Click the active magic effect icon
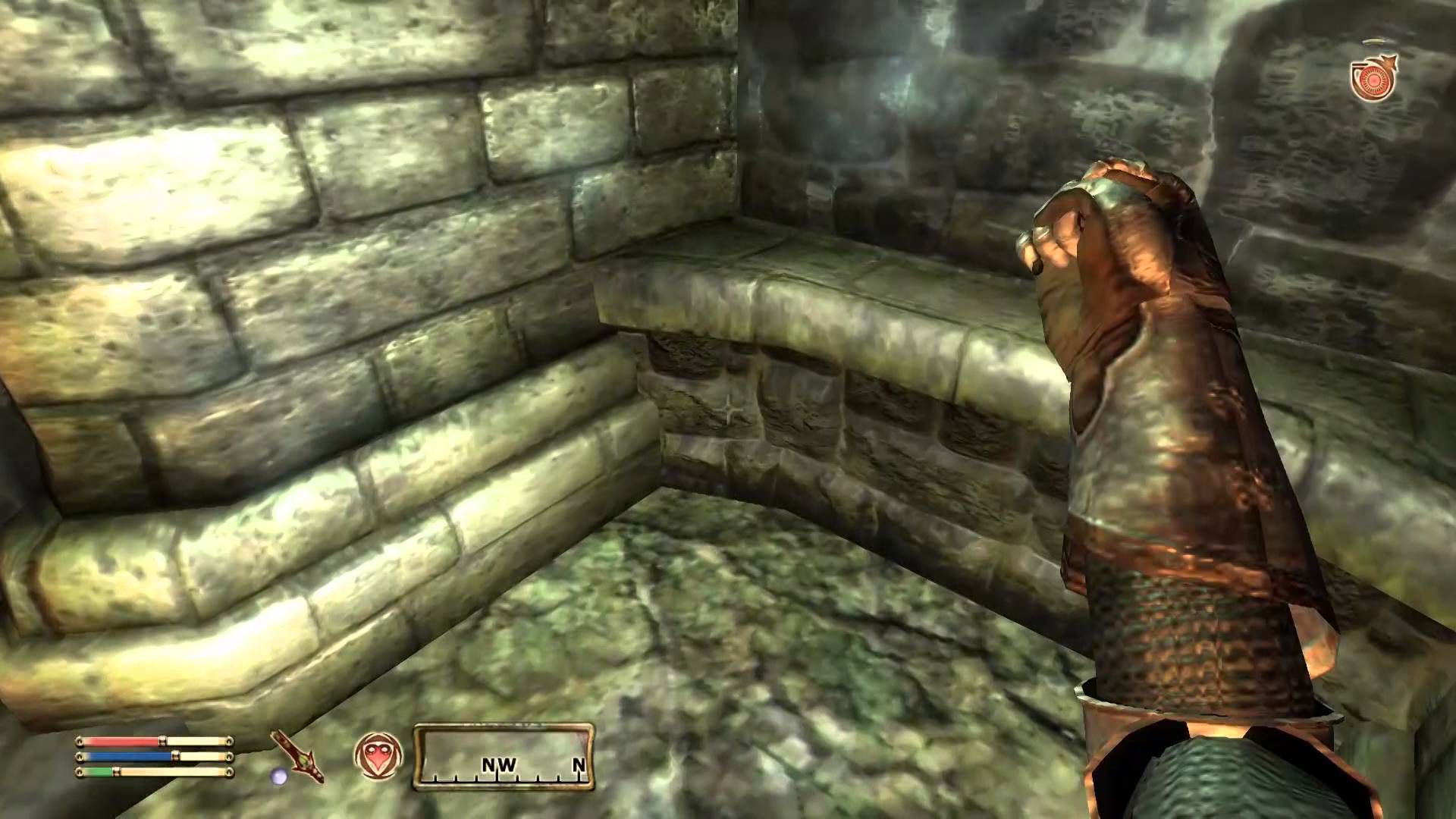This screenshot has height=819, width=1456. (x=1373, y=78)
